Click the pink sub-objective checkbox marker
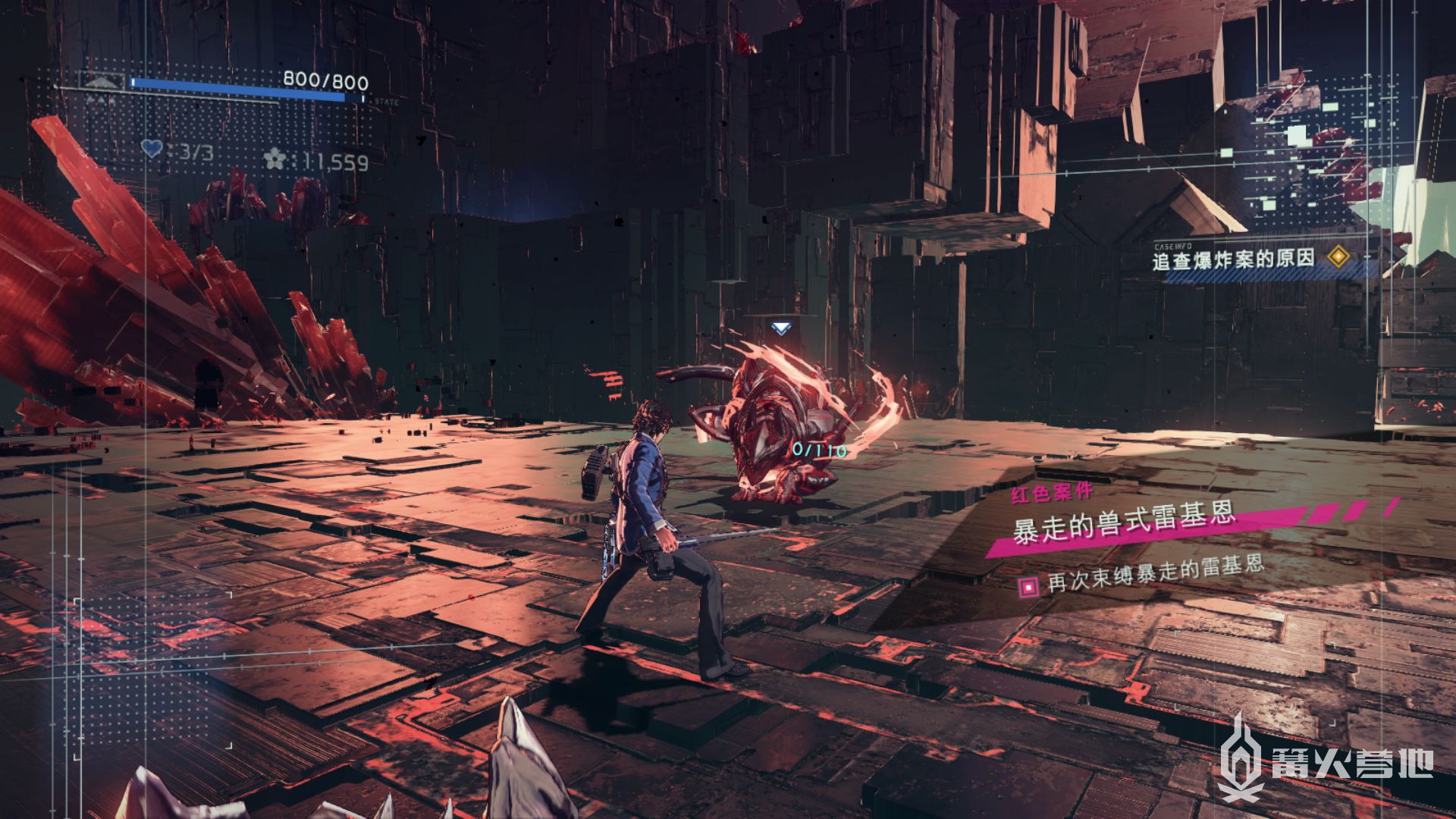Image resolution: width=1456 pixels, height=819 pixels. click(x=1028, y=585)
